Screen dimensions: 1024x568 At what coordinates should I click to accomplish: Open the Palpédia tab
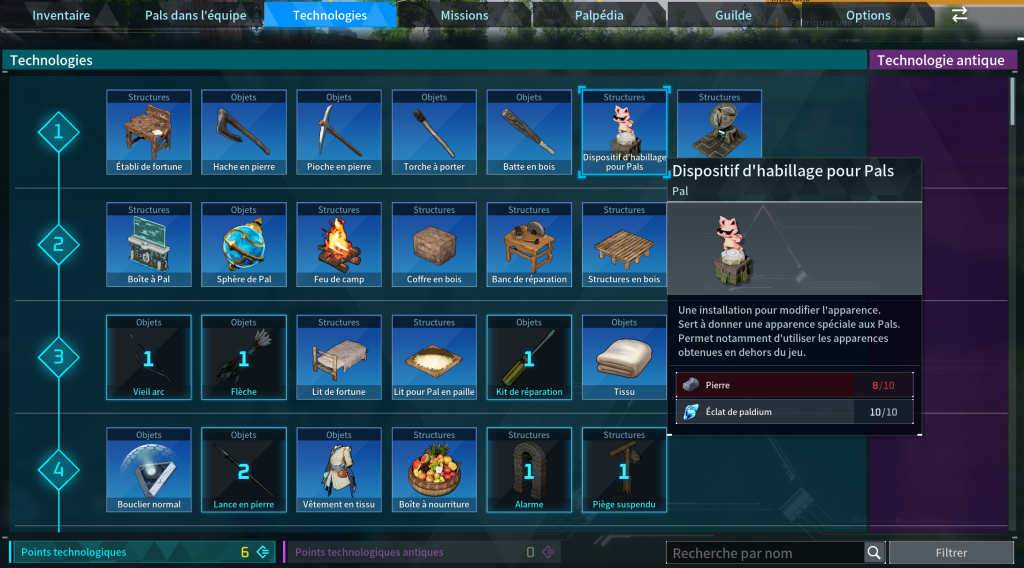pos(600,15)
